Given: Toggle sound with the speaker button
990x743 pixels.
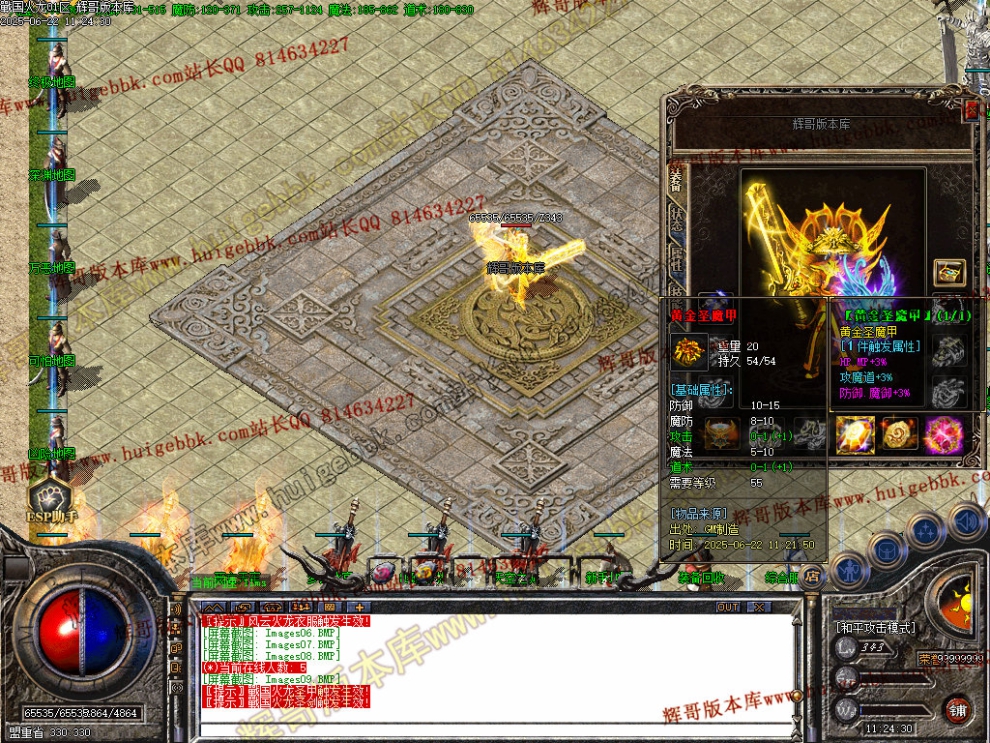Looking at the screenshot, I should 966,521.
